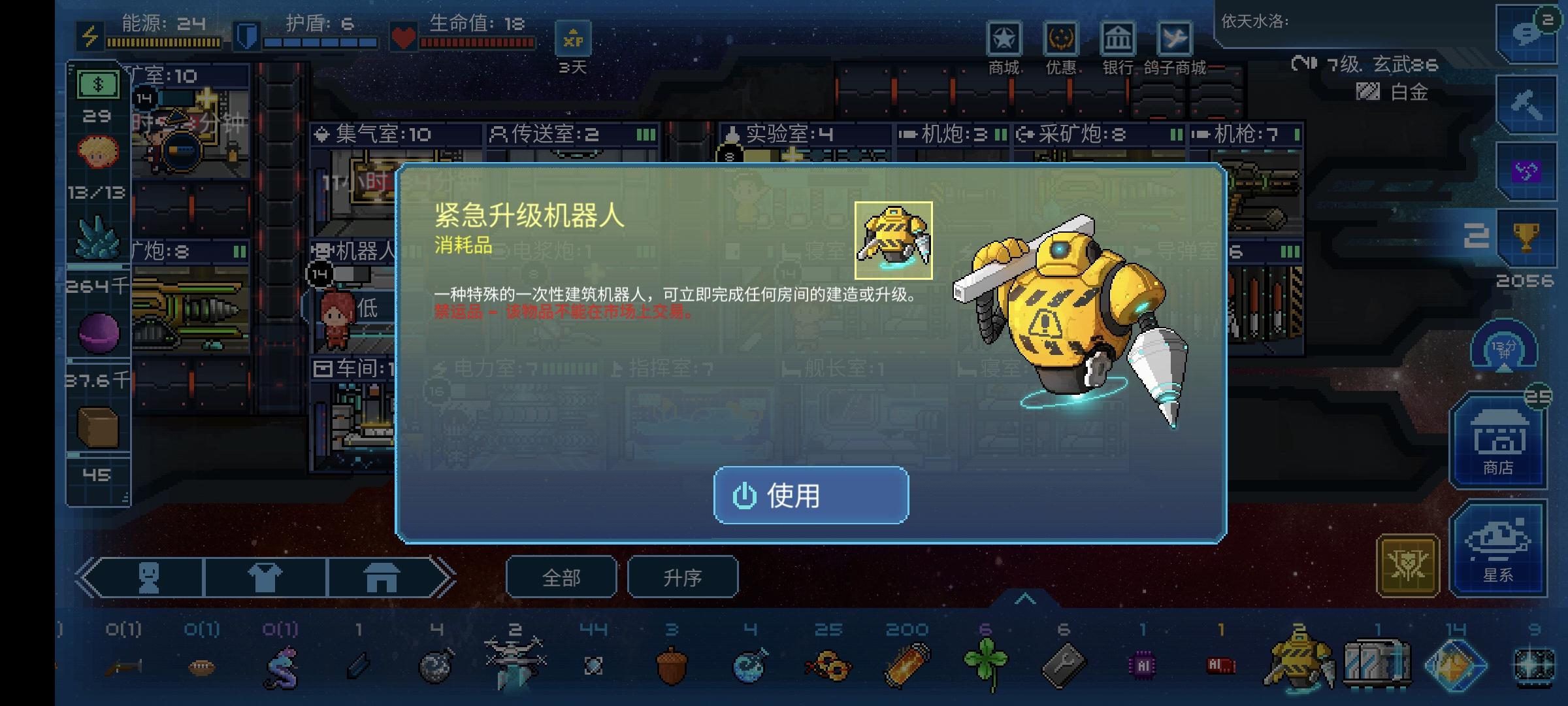Open the 全部 filter dropdown
The height and width of the screenshot is (706, 1568).
(561, 578)
